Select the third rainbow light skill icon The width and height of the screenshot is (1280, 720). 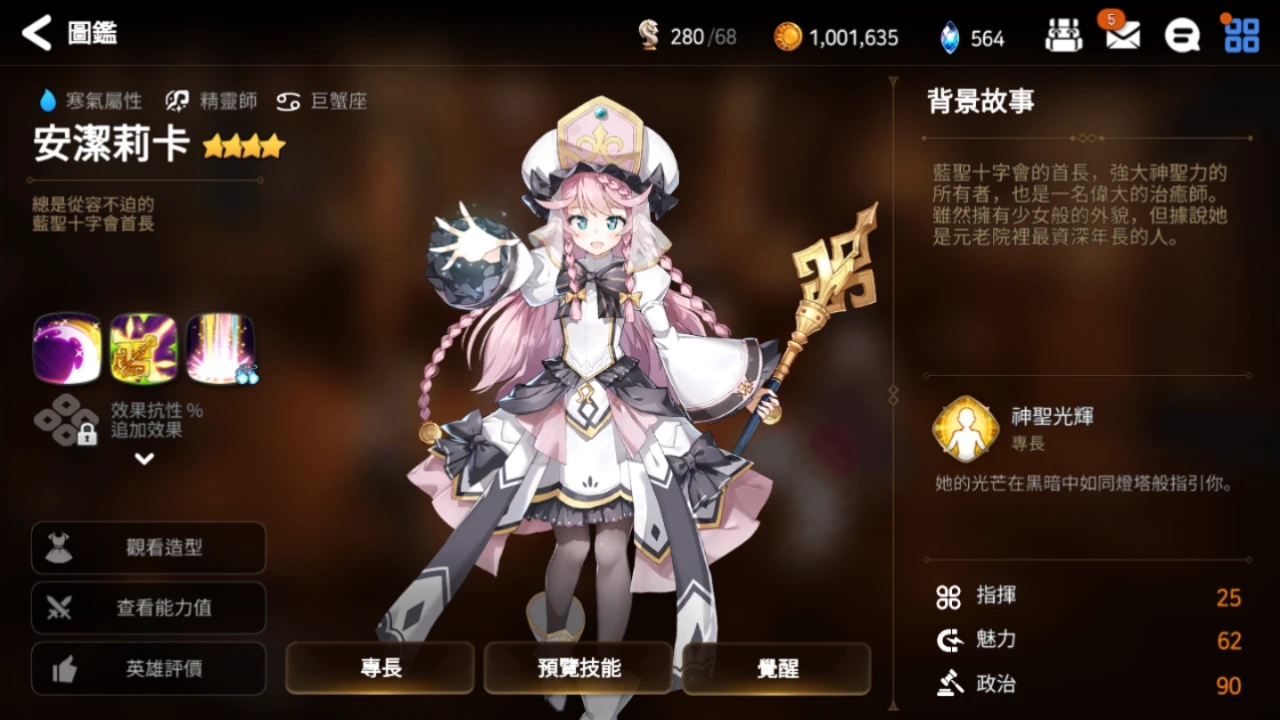click(x=220, y=347)
